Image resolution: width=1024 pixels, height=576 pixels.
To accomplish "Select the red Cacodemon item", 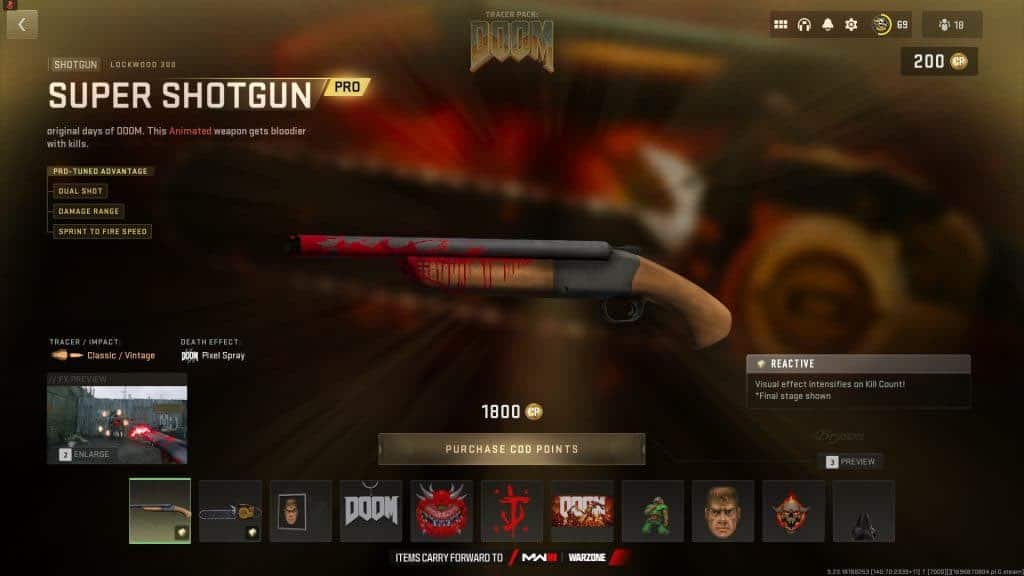I will [x=441, y=511].
